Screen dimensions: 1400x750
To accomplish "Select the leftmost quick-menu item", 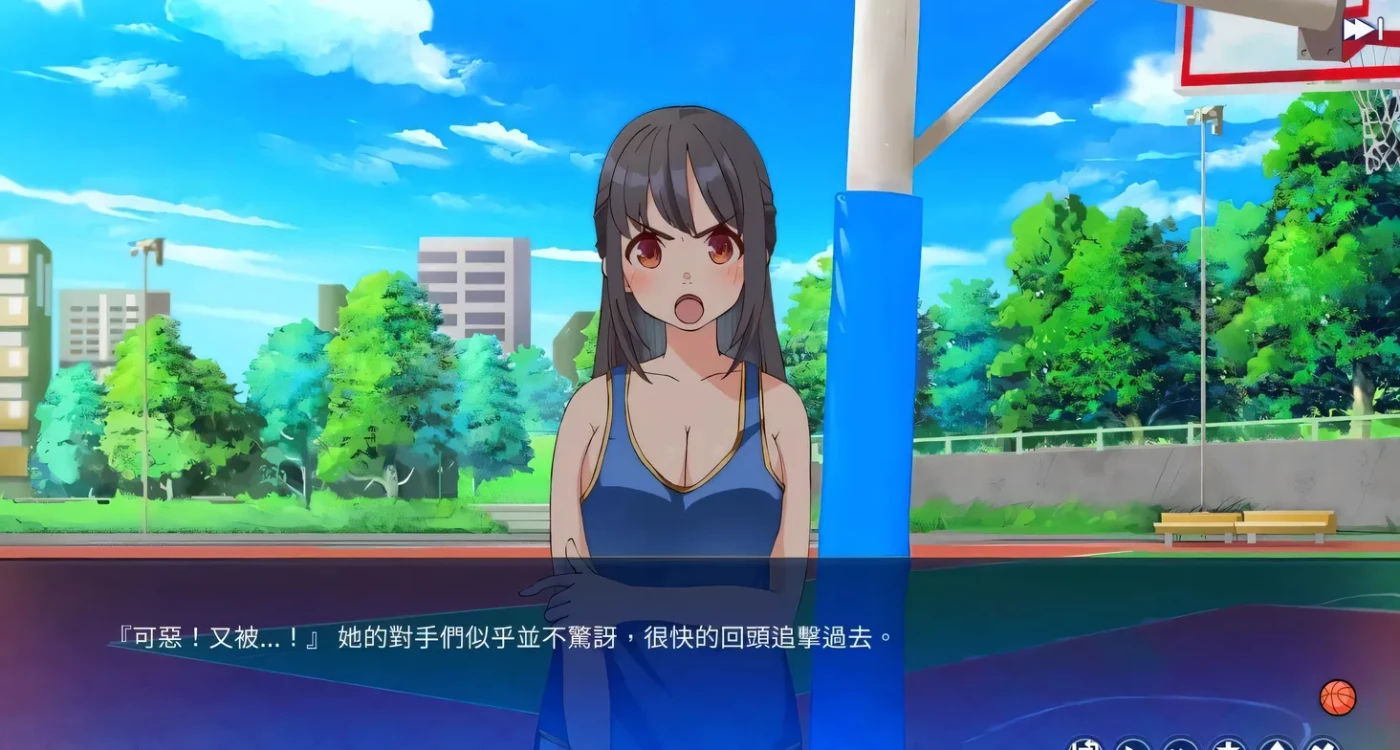I will (x=1084, y=747).
